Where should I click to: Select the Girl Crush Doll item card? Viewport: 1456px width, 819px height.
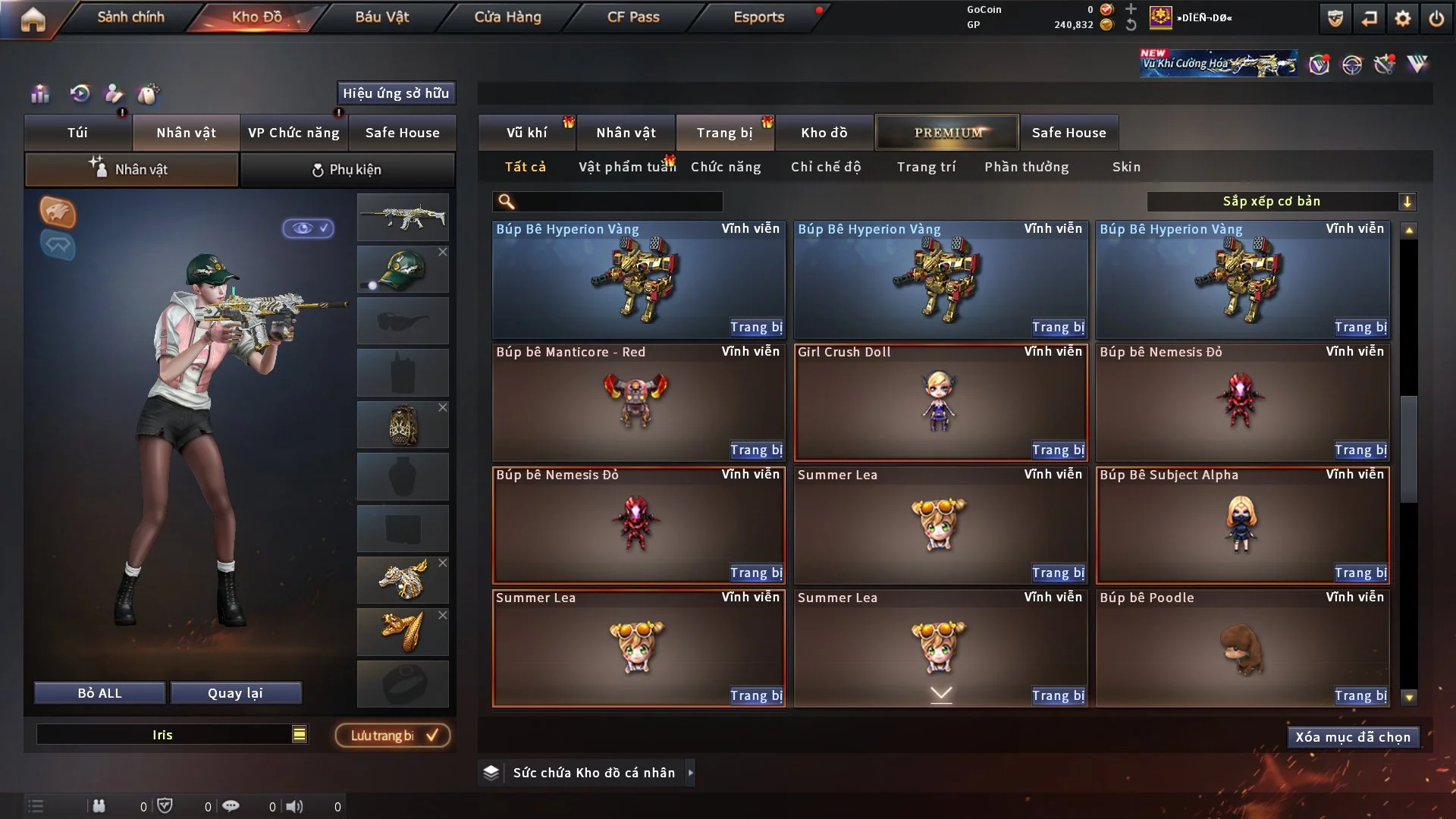click(x=940, y=402)
